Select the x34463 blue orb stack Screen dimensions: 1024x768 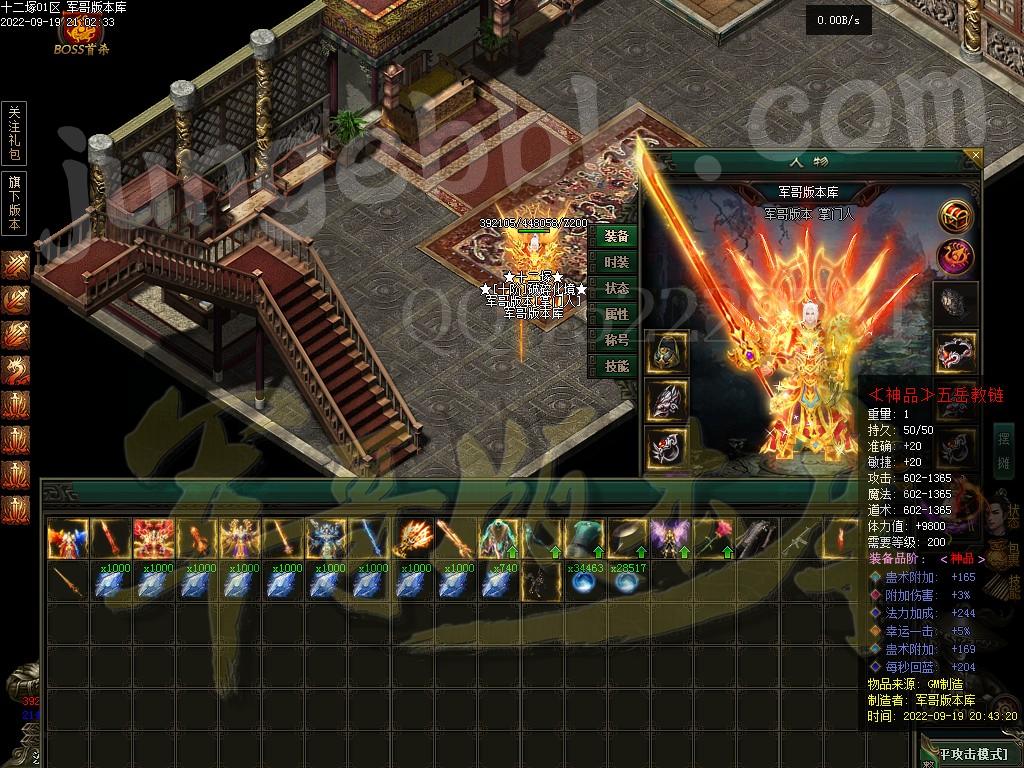point(584,582)
